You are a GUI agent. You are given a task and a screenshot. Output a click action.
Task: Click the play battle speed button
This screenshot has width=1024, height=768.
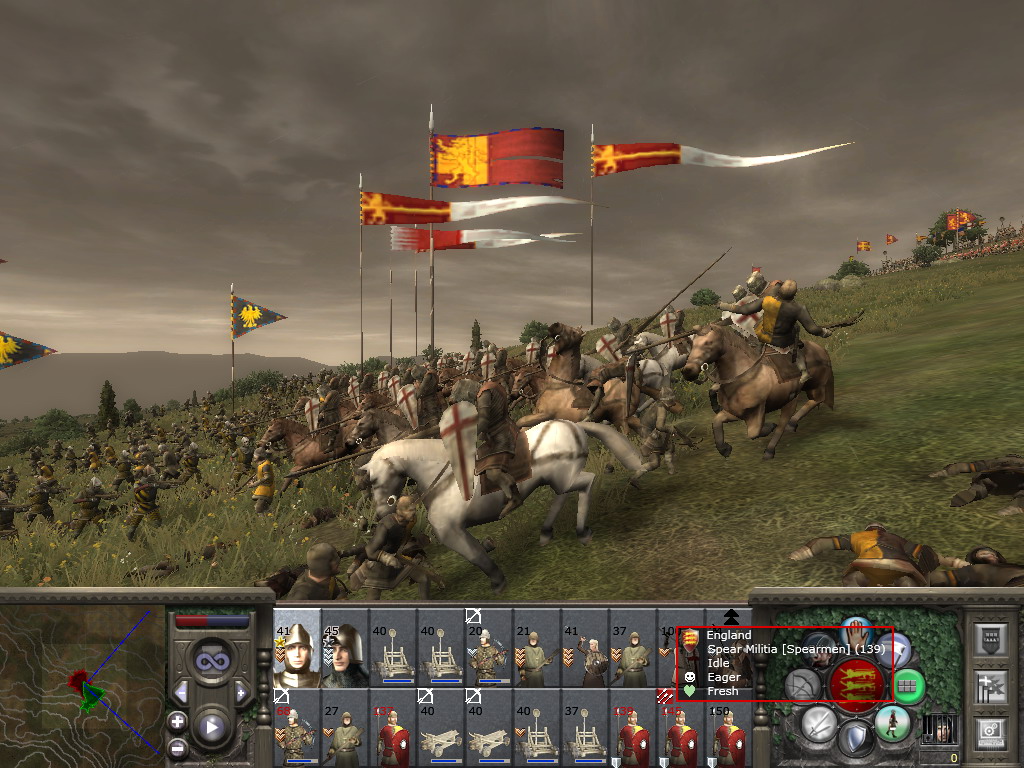tap(211, 727)
